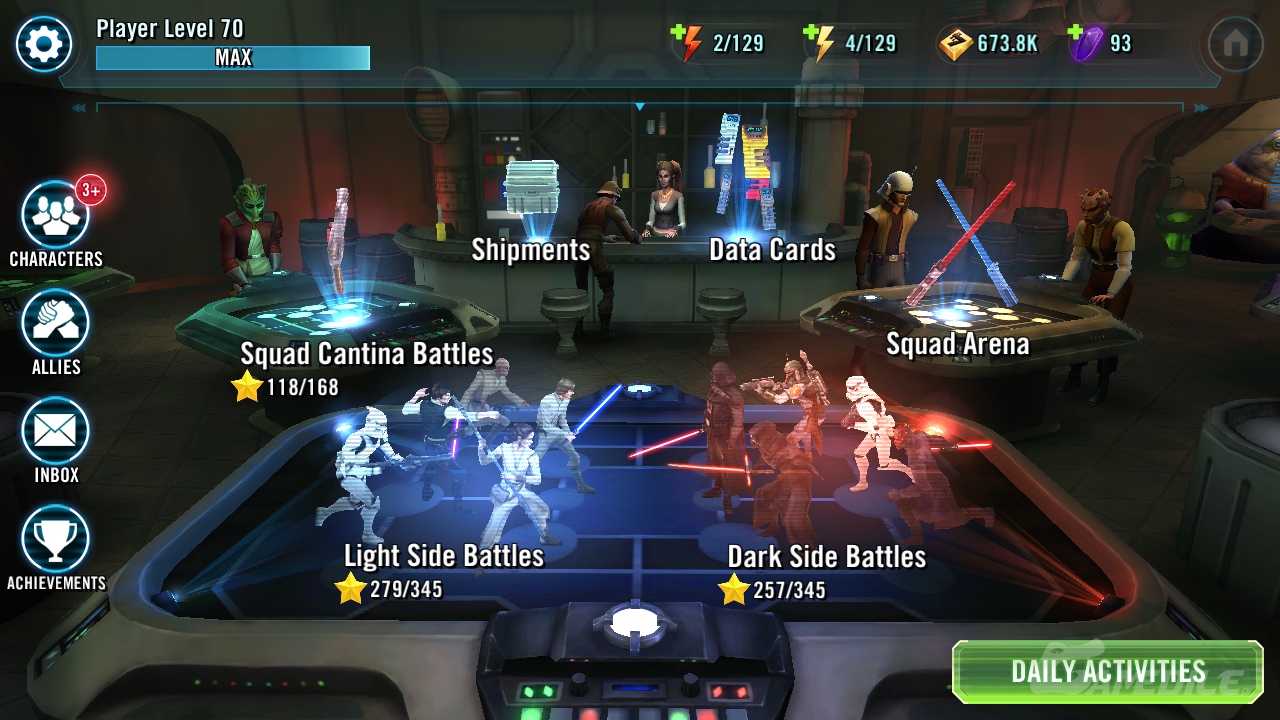Image resolution: width=1280 pixels, height=720 pixels.
Task: Tap the home icon button
Action: [x=1235, y=44]
